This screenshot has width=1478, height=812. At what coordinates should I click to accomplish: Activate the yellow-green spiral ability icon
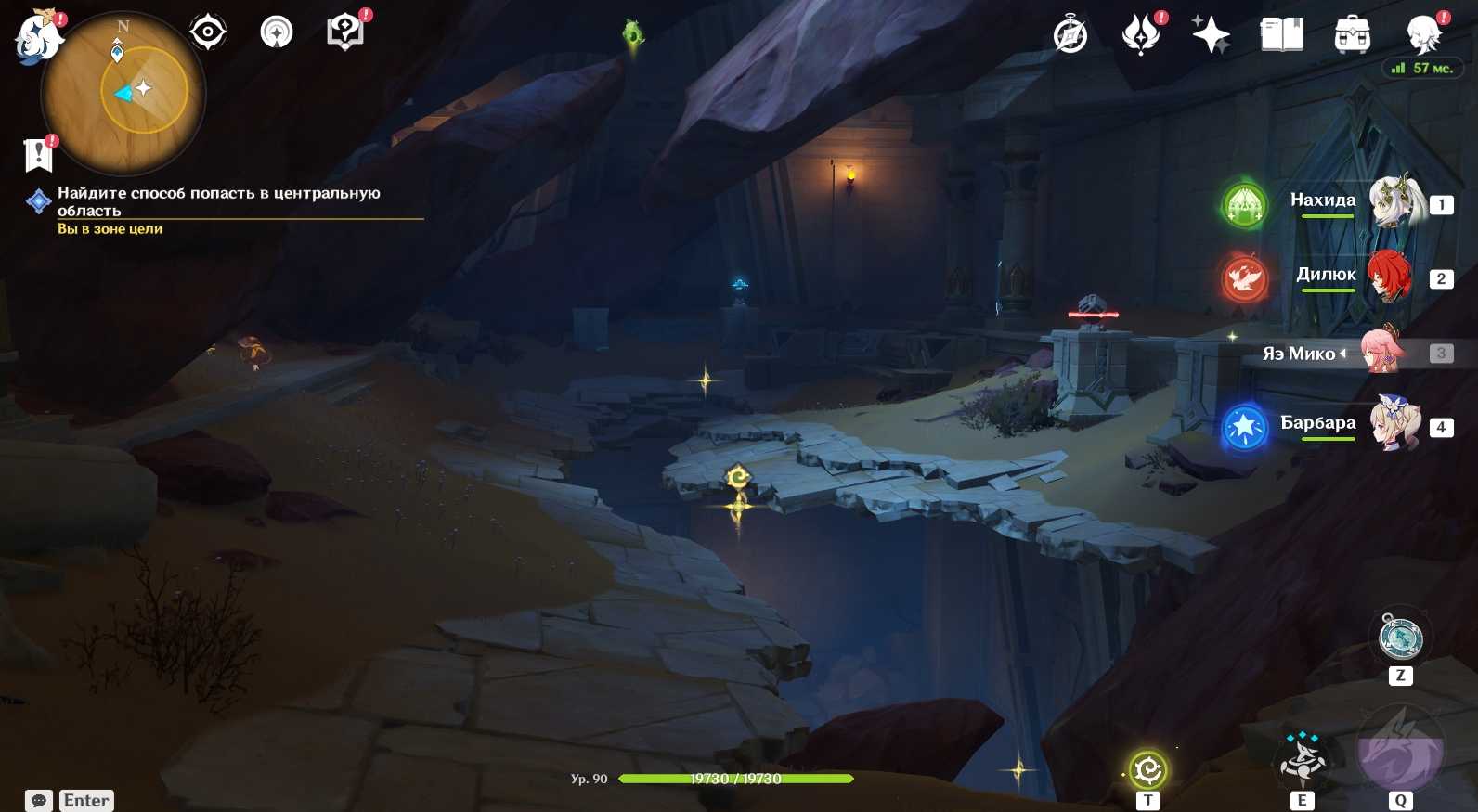(1148, 769)
